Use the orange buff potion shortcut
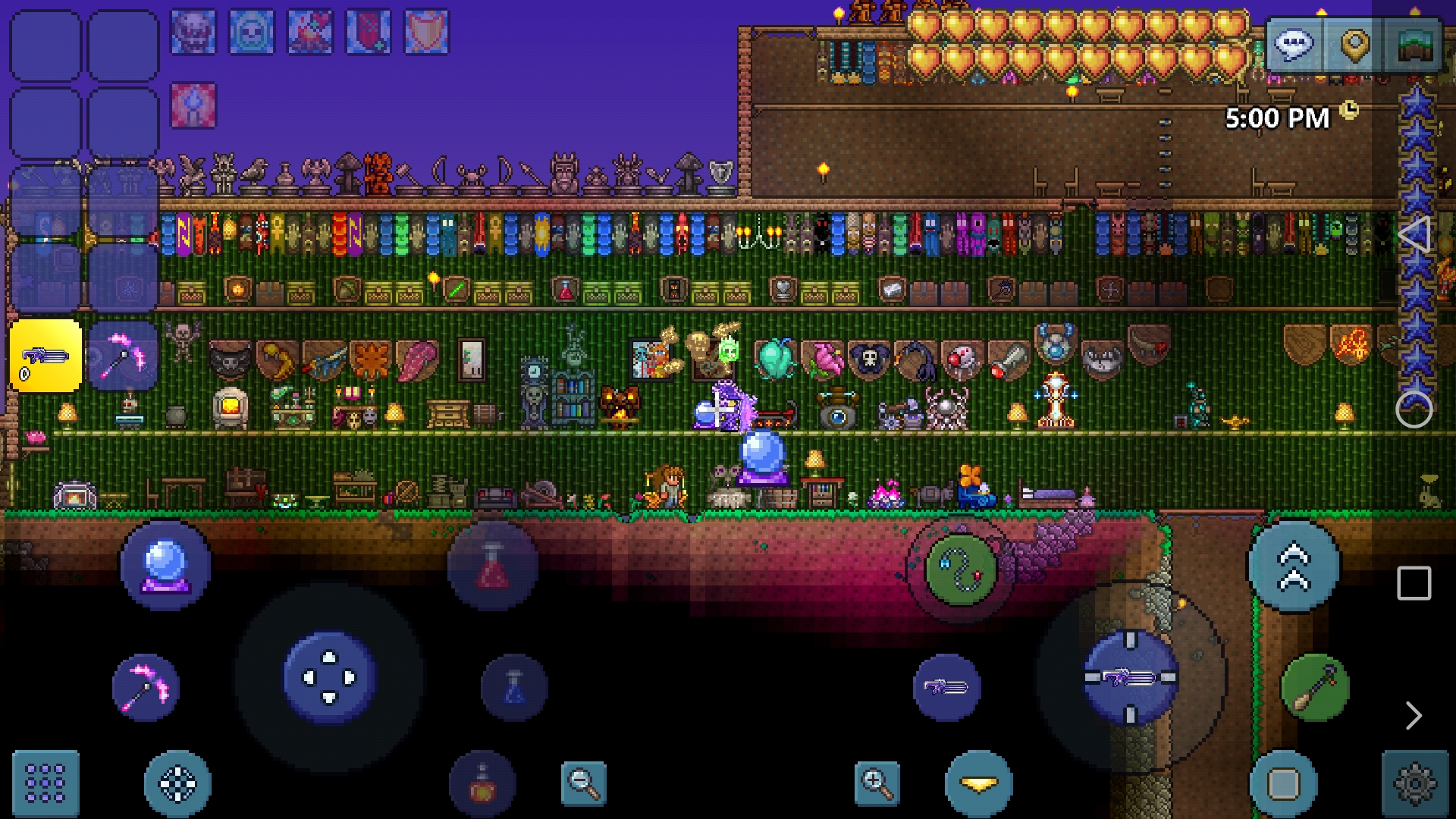Screen dimensions: 1456x819 click(482, 784)
